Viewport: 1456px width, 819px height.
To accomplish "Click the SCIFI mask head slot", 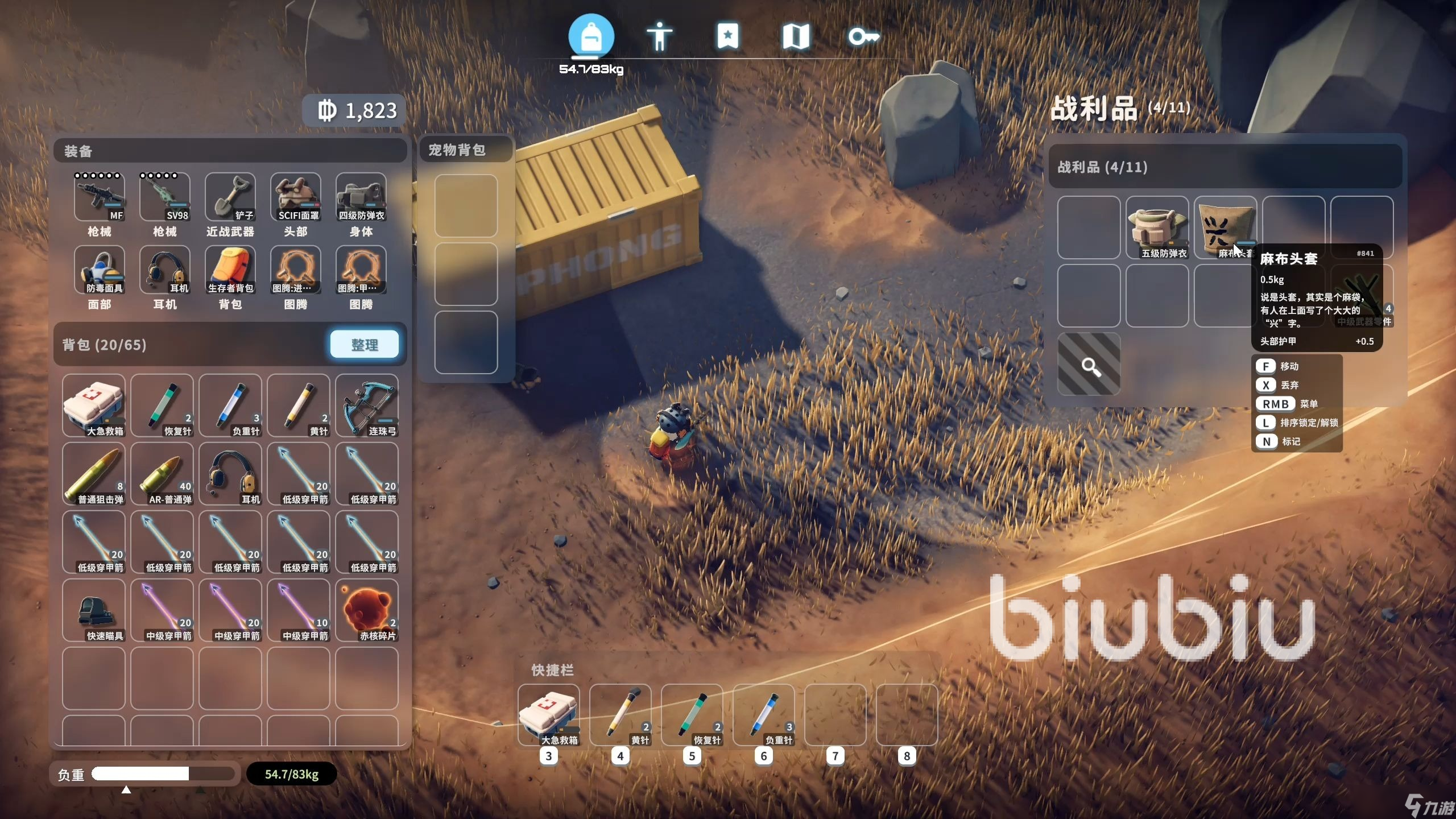I will point(295,197).
